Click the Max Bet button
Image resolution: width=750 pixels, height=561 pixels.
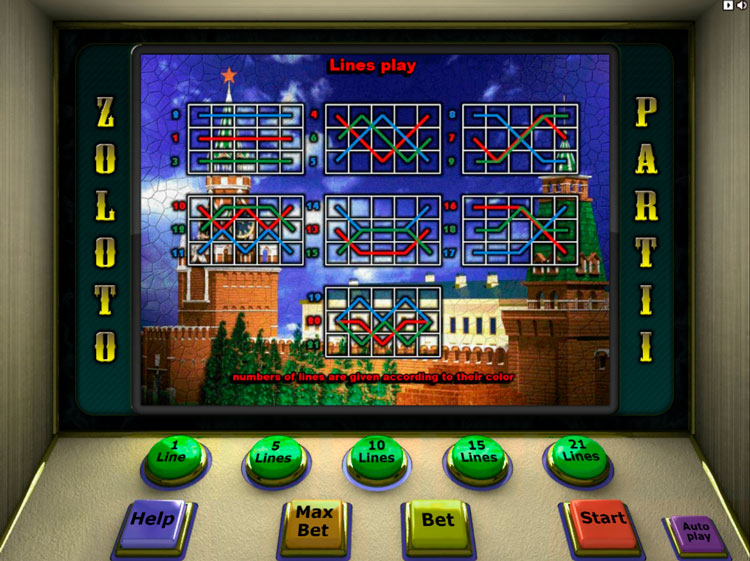pyautogui.click(x=314, y=522)
